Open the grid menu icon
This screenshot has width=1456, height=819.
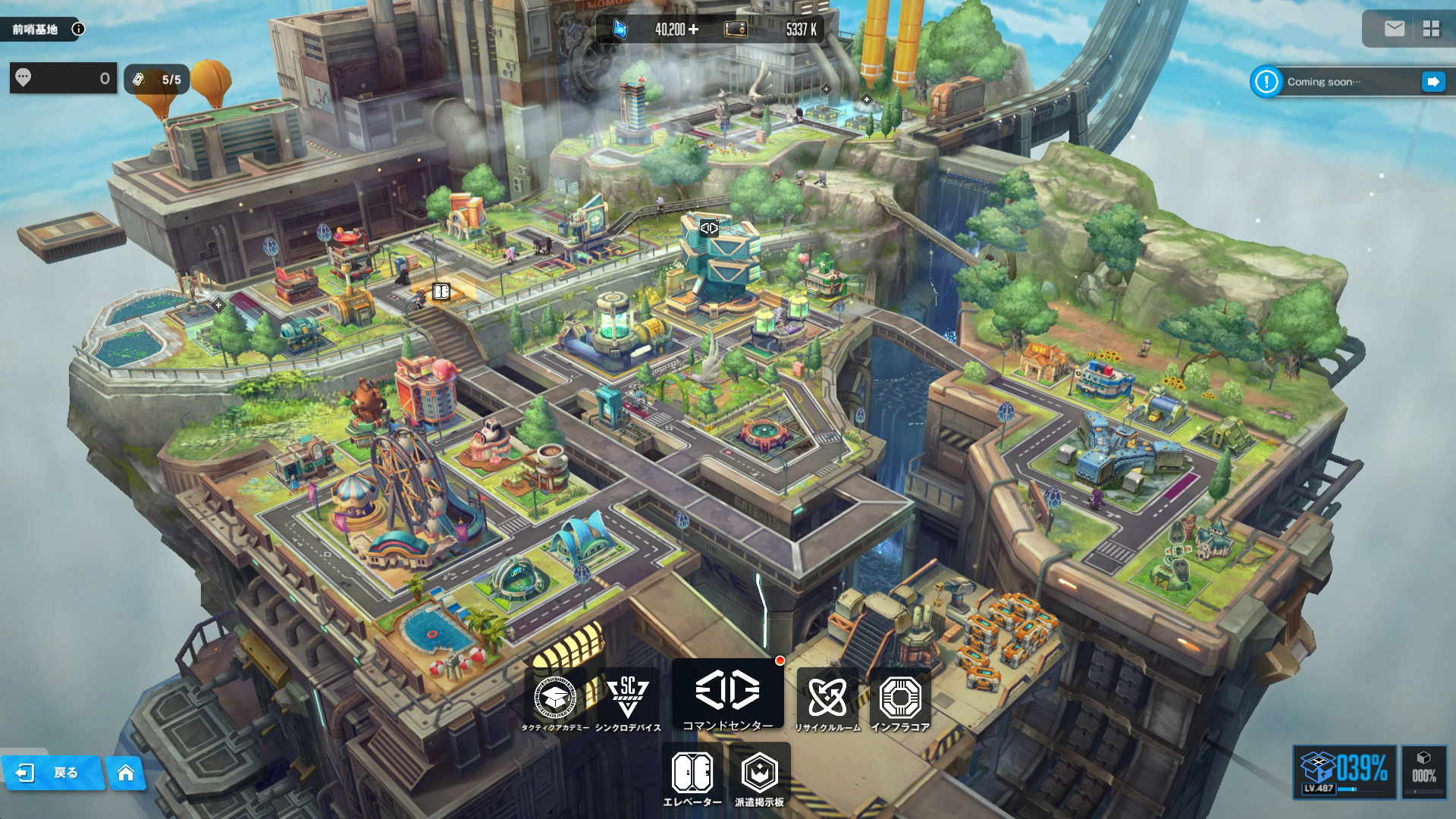pyautogui.click(x=1431, y=29)
